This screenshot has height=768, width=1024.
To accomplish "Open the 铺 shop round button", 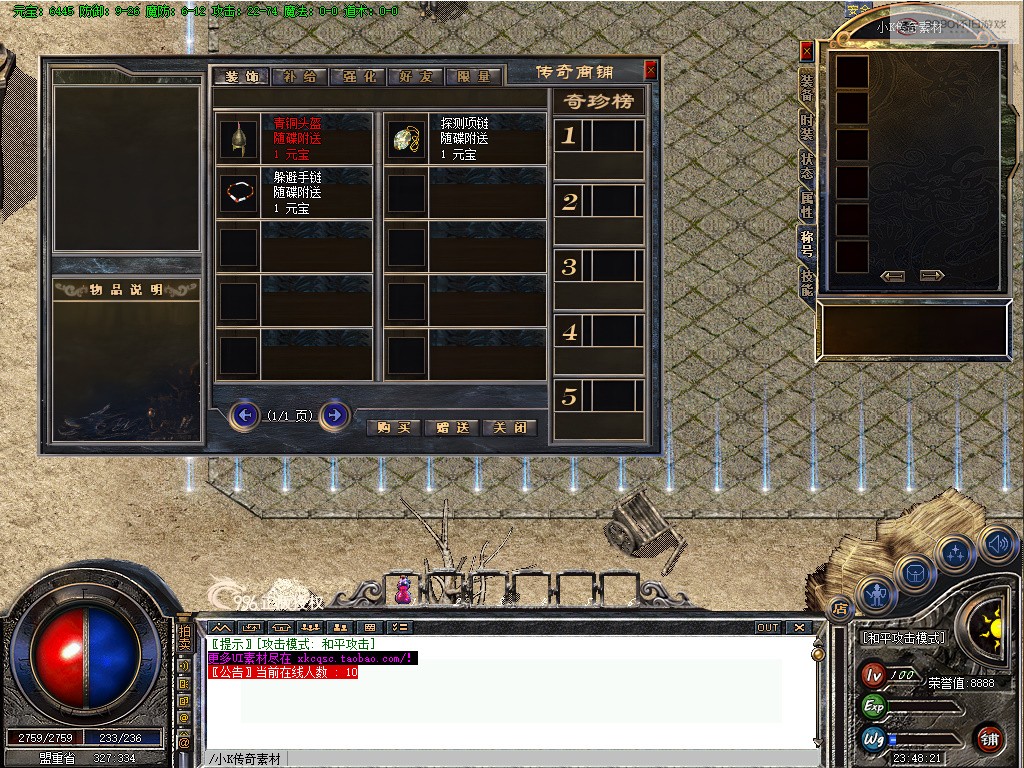I will click(989, 738).
